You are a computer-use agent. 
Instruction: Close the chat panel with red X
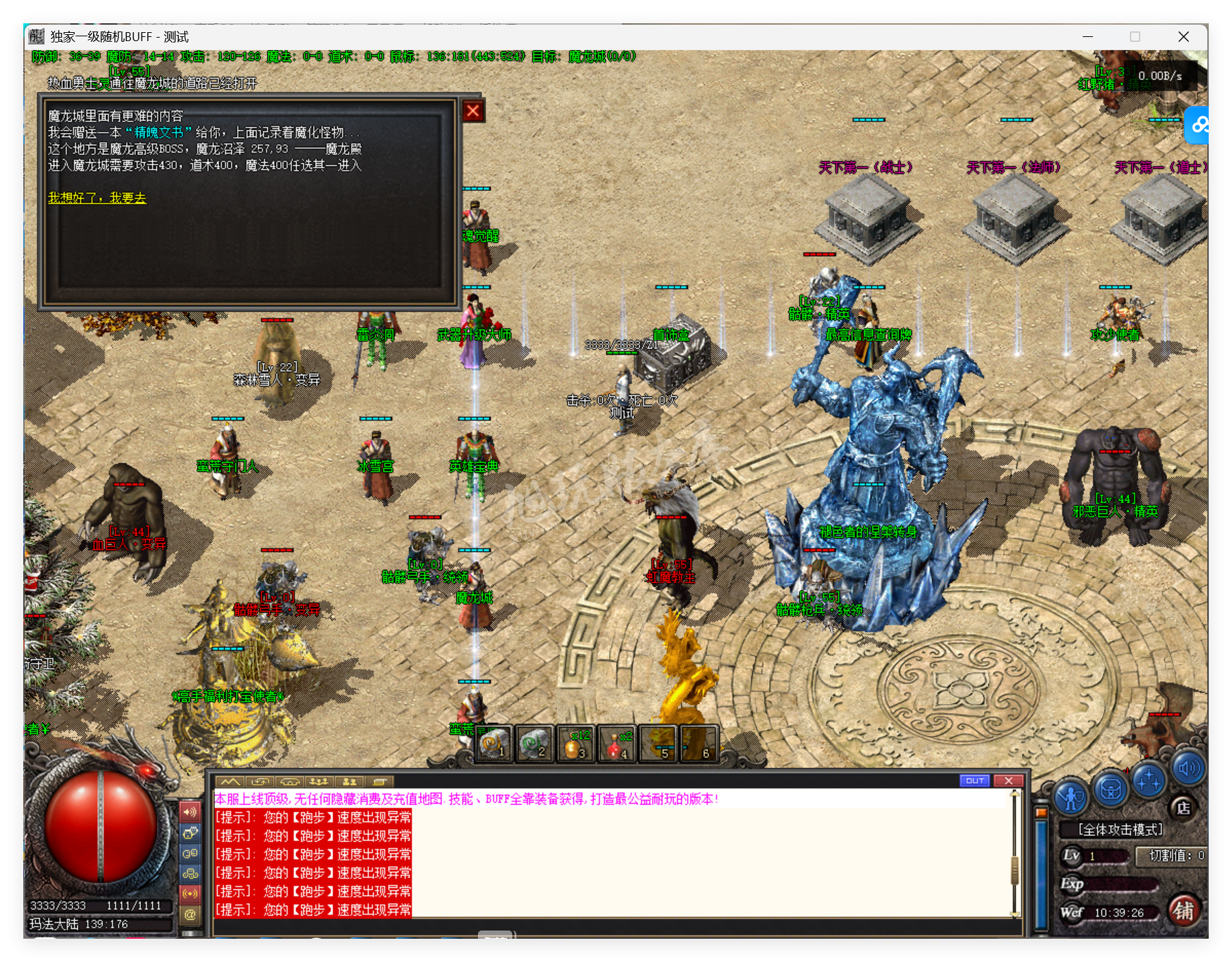pos(1008,781)
